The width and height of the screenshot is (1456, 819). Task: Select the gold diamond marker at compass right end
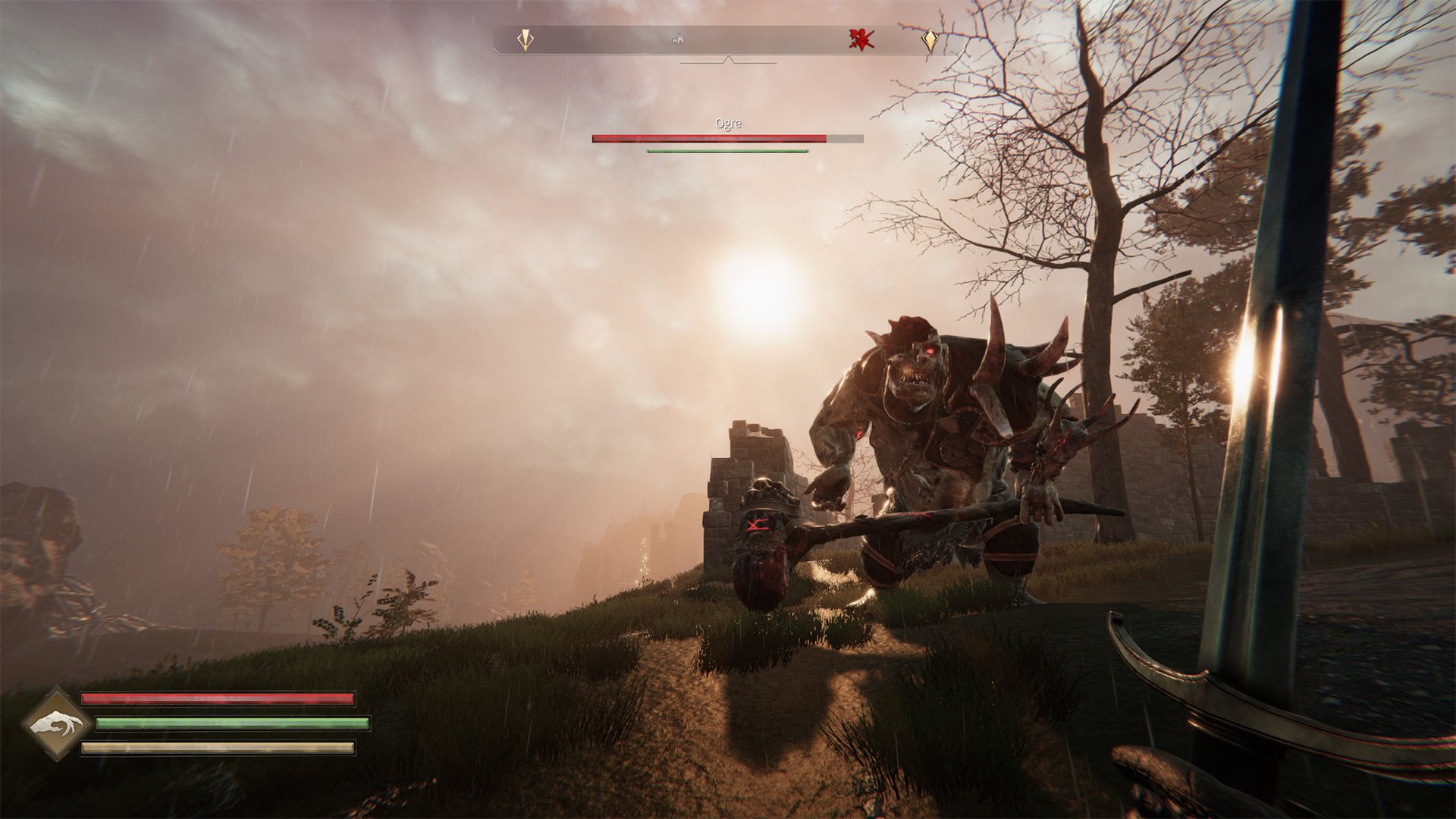(930, 39)
